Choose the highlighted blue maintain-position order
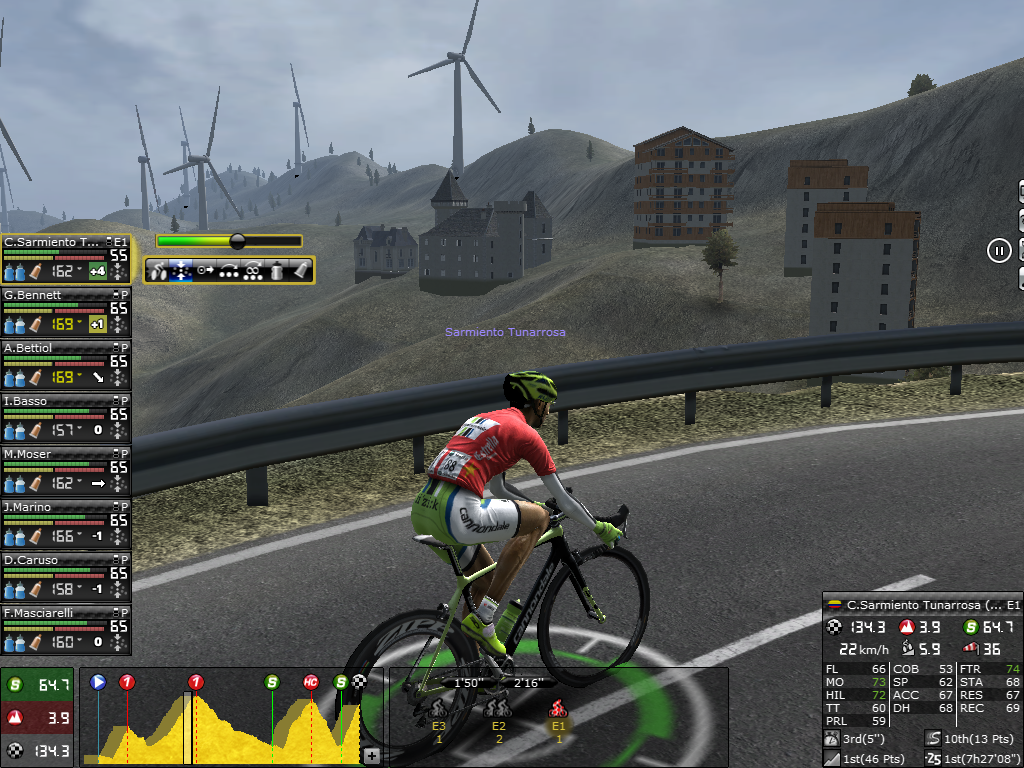 tap(182, 270)
